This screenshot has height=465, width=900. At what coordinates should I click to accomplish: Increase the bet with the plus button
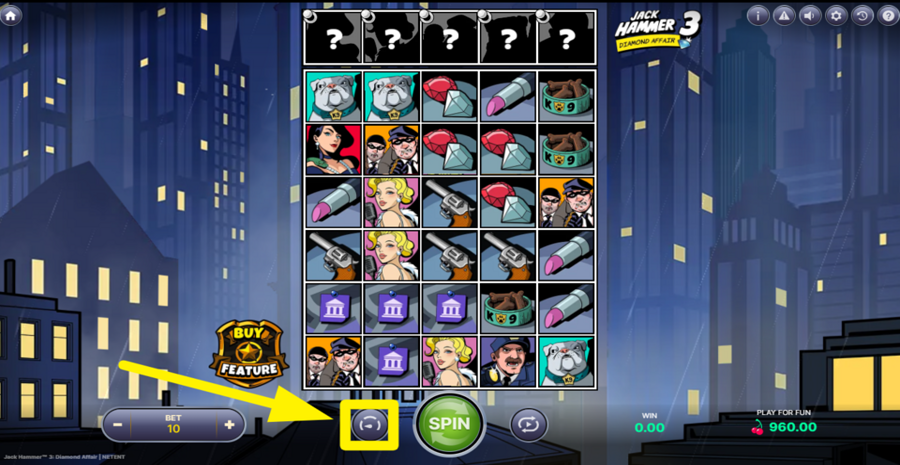click(229, 425)
